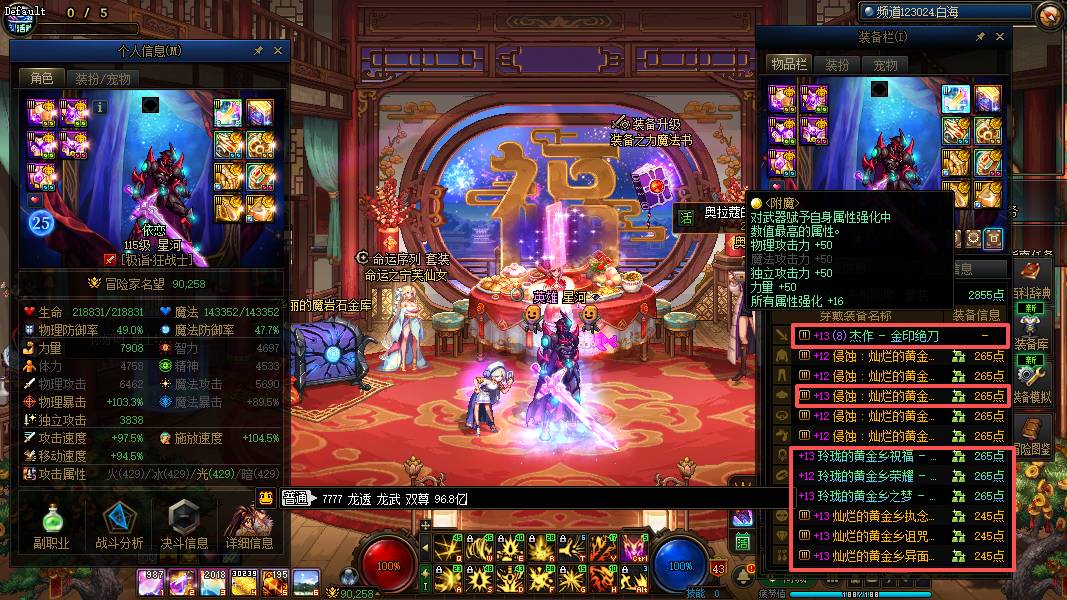The height and width of the screenshot is (600, 1067).
Task: Select the 物品栏 tab in equipment window
Action: [788, 65]
